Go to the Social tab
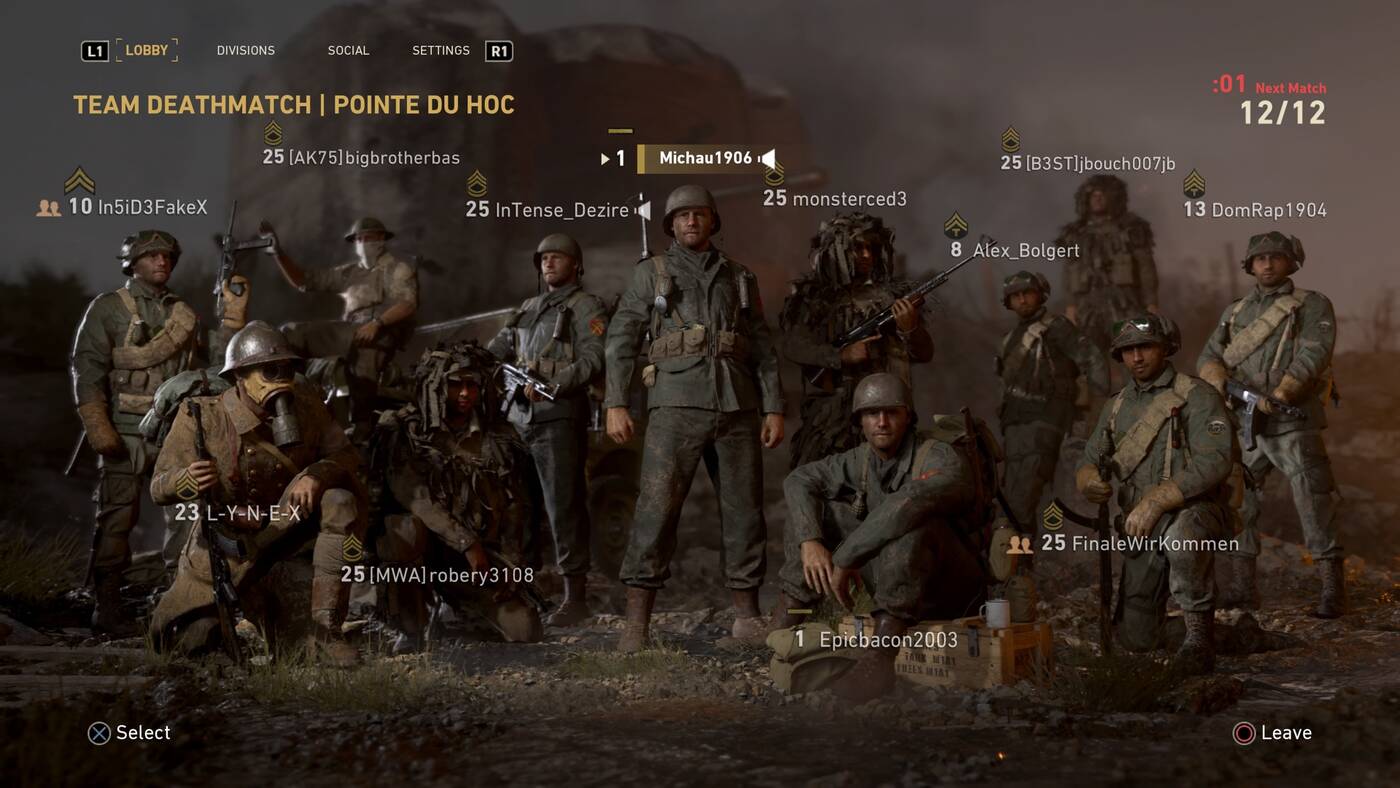The width and height of the screenshot is (1400, 788). (x=348, y=50)
